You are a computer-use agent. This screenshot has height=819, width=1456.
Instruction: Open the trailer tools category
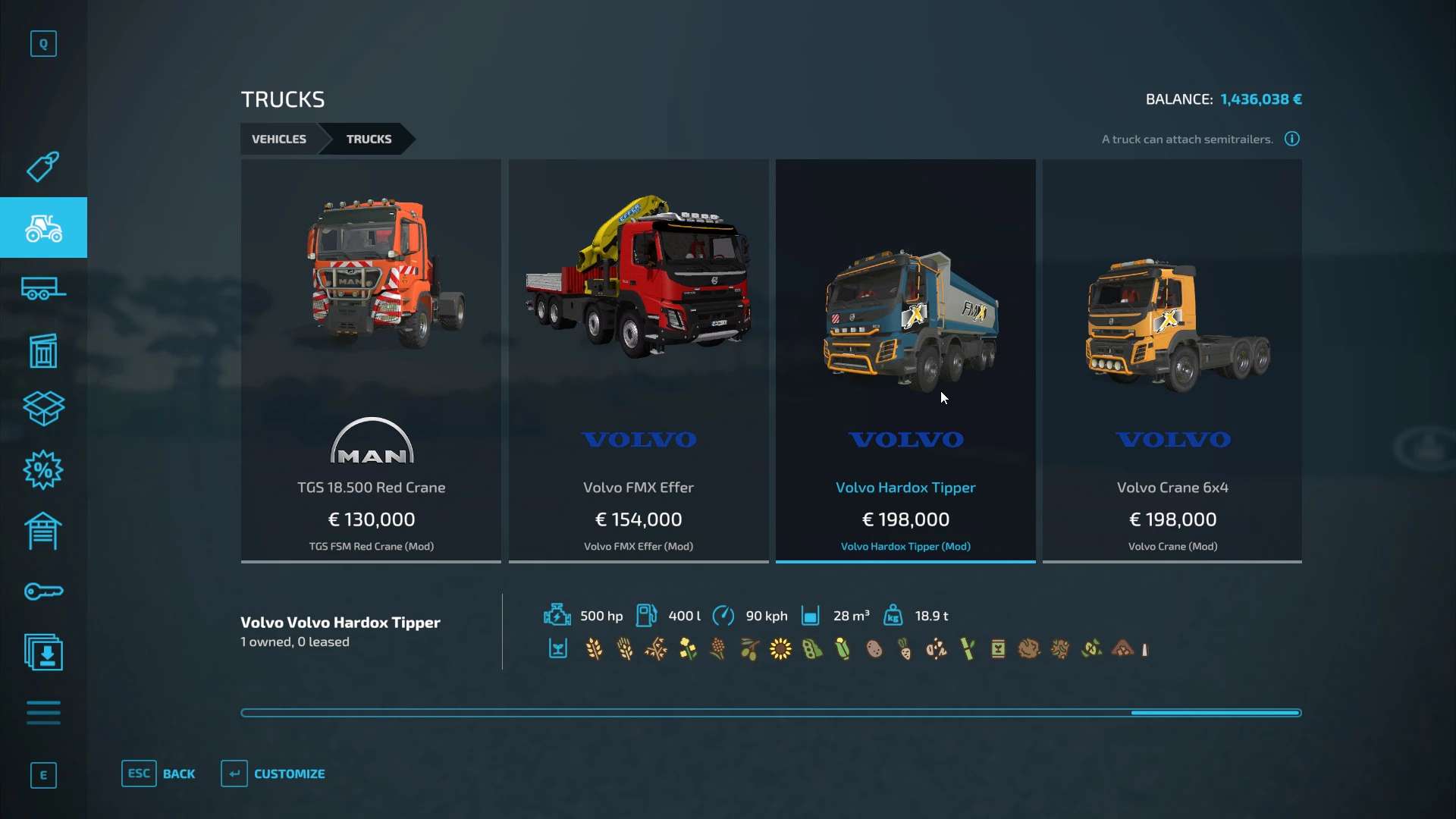[x=43, y=289]
